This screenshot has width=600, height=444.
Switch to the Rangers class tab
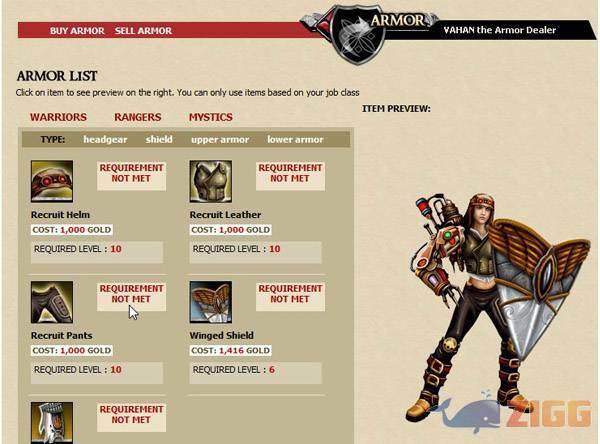137,118
